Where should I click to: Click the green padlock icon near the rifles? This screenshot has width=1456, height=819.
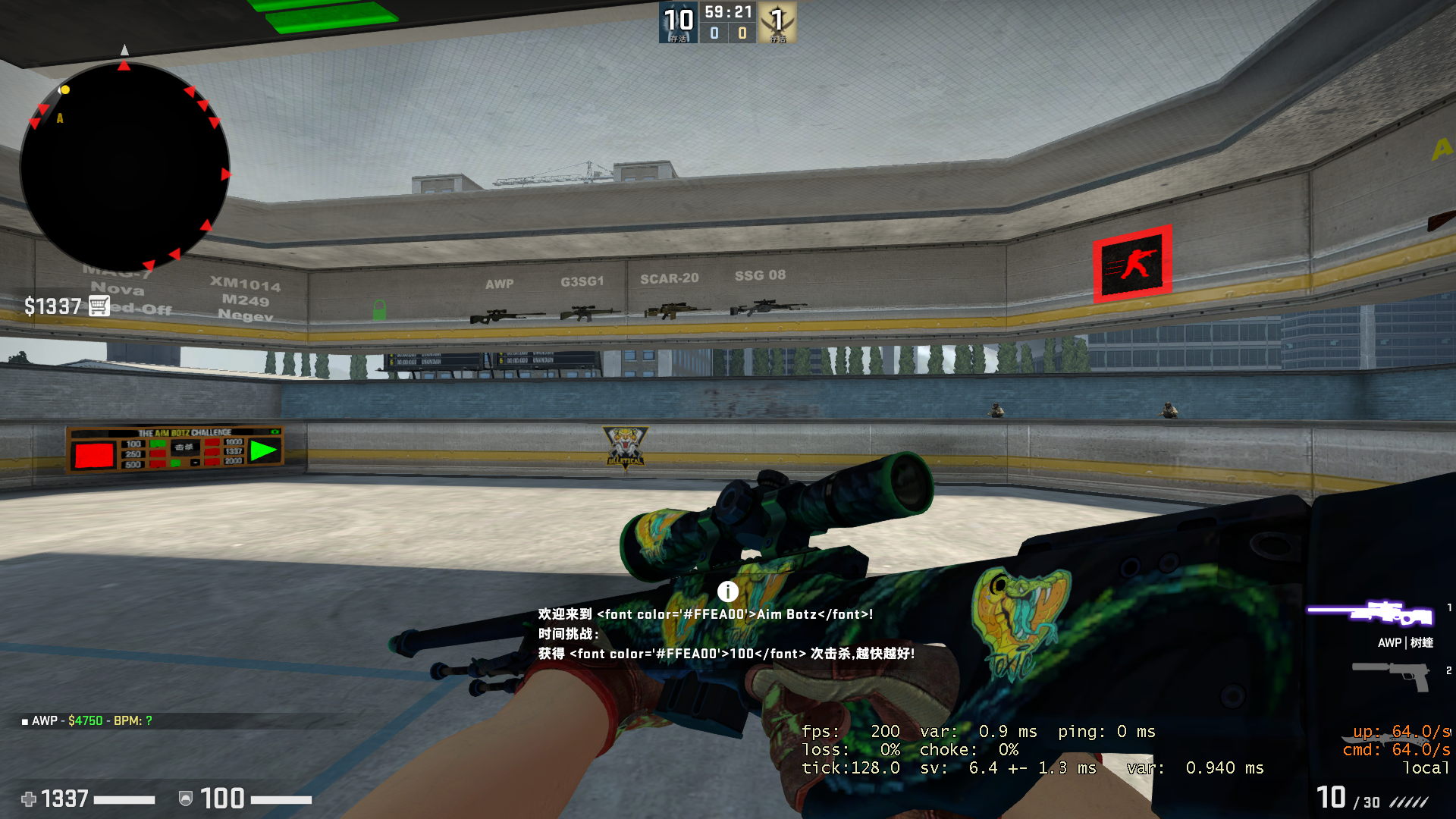point(380,310)
